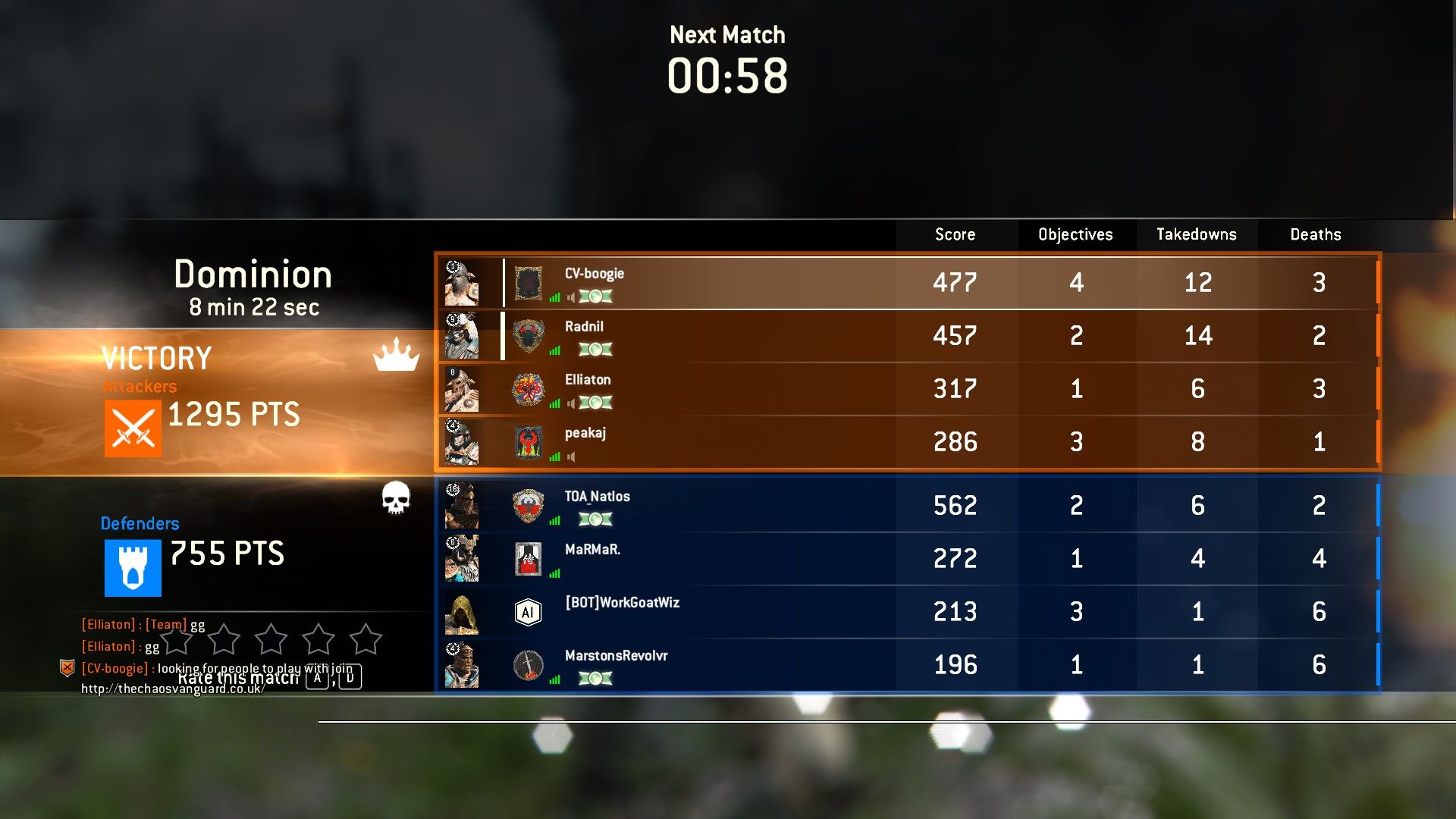Viewport: 1456px width, 819px height.
Task: Choose MarstonsRevolvr's scoreboard row
Action: 758,665
